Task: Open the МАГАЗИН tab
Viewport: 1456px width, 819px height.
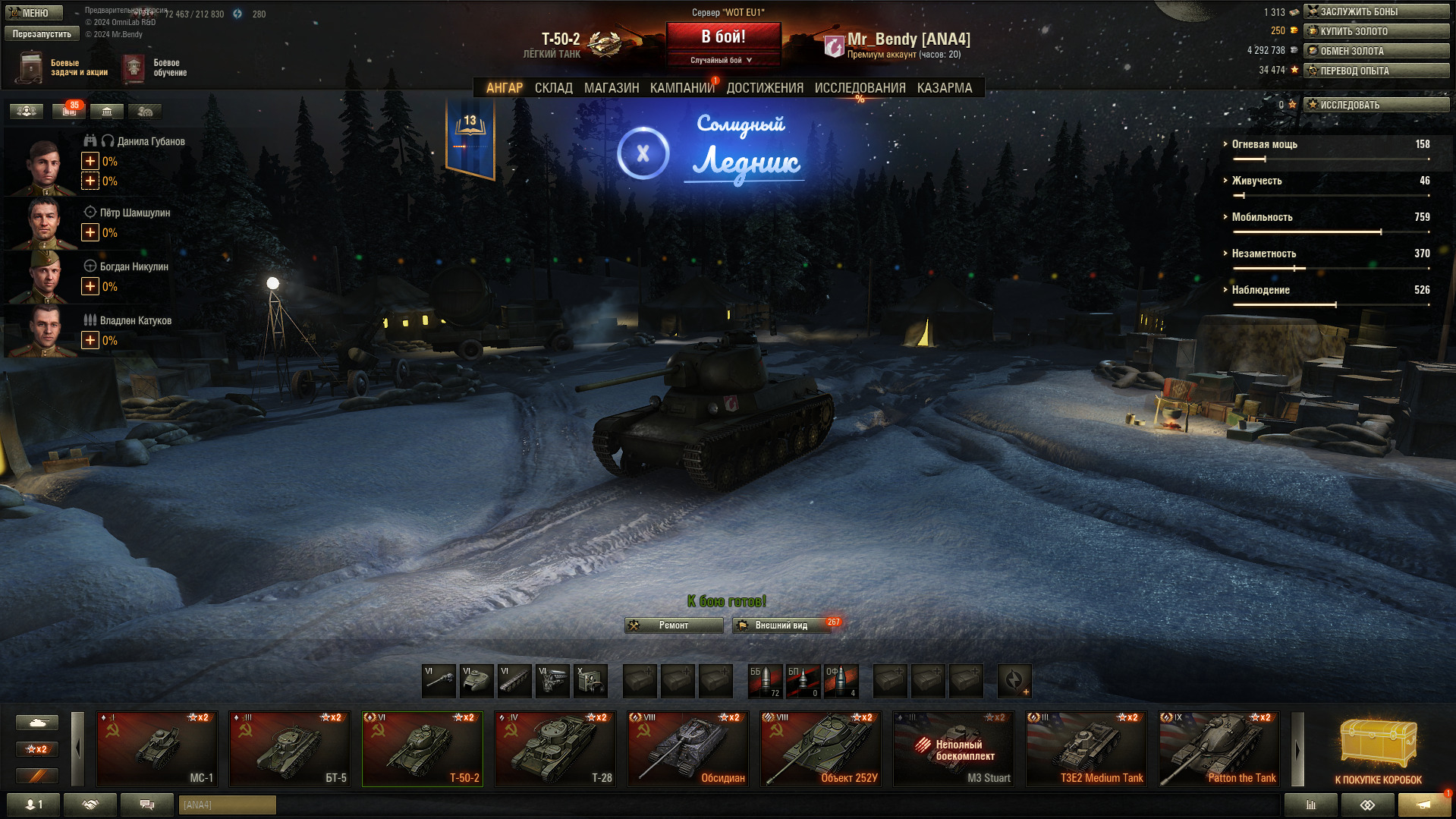Action: click(x=611, y=88)
